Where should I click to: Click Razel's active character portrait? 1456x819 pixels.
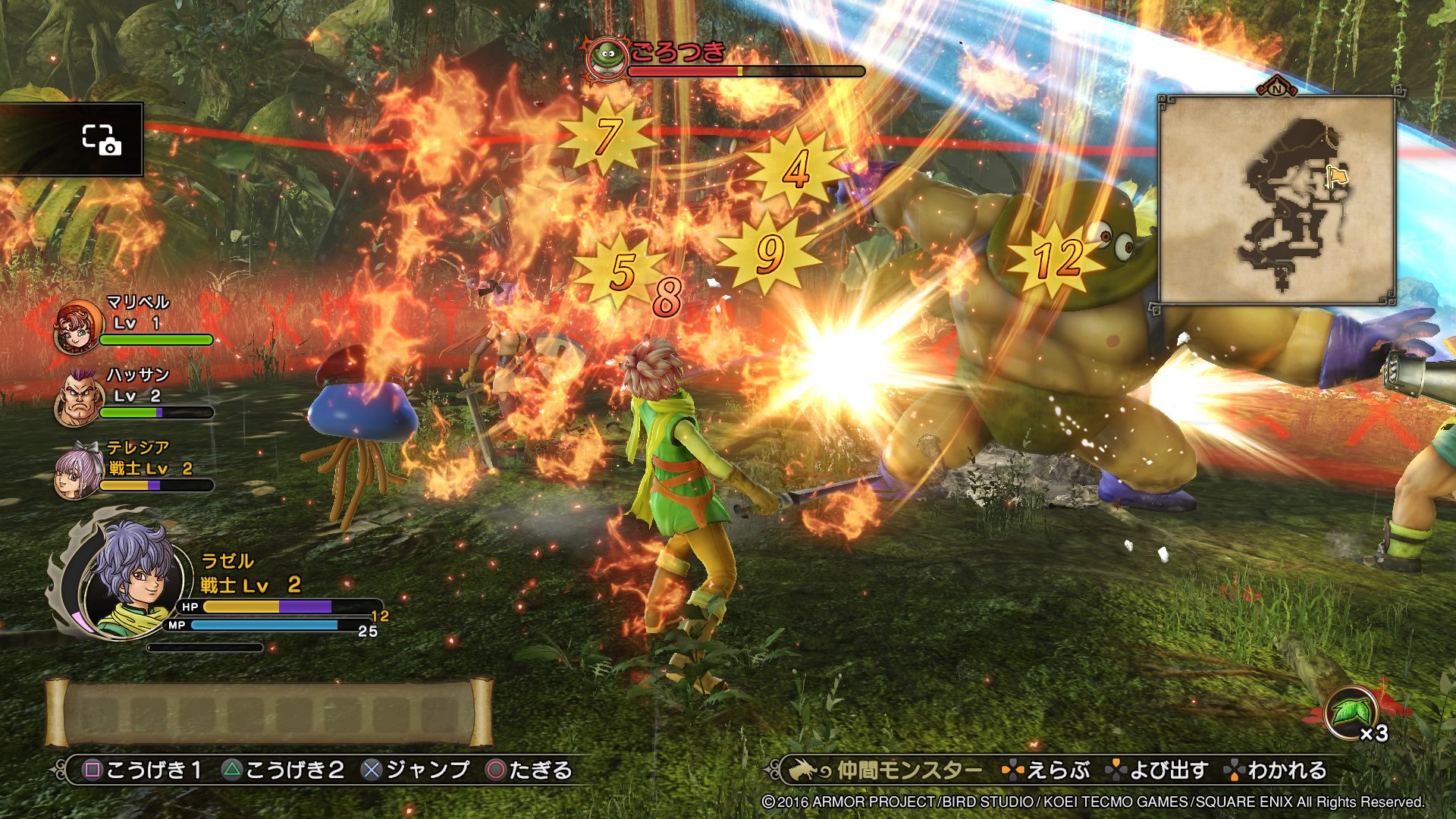[134, 578]
